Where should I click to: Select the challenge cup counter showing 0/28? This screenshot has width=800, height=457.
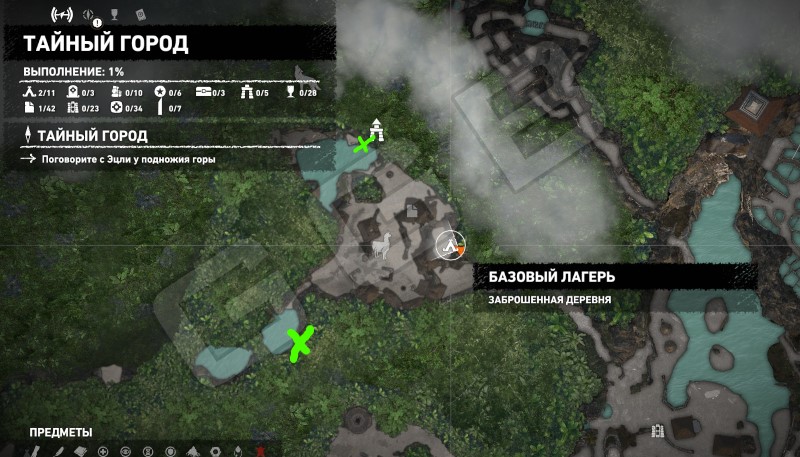pyautogui.click(x=301, y=94)
